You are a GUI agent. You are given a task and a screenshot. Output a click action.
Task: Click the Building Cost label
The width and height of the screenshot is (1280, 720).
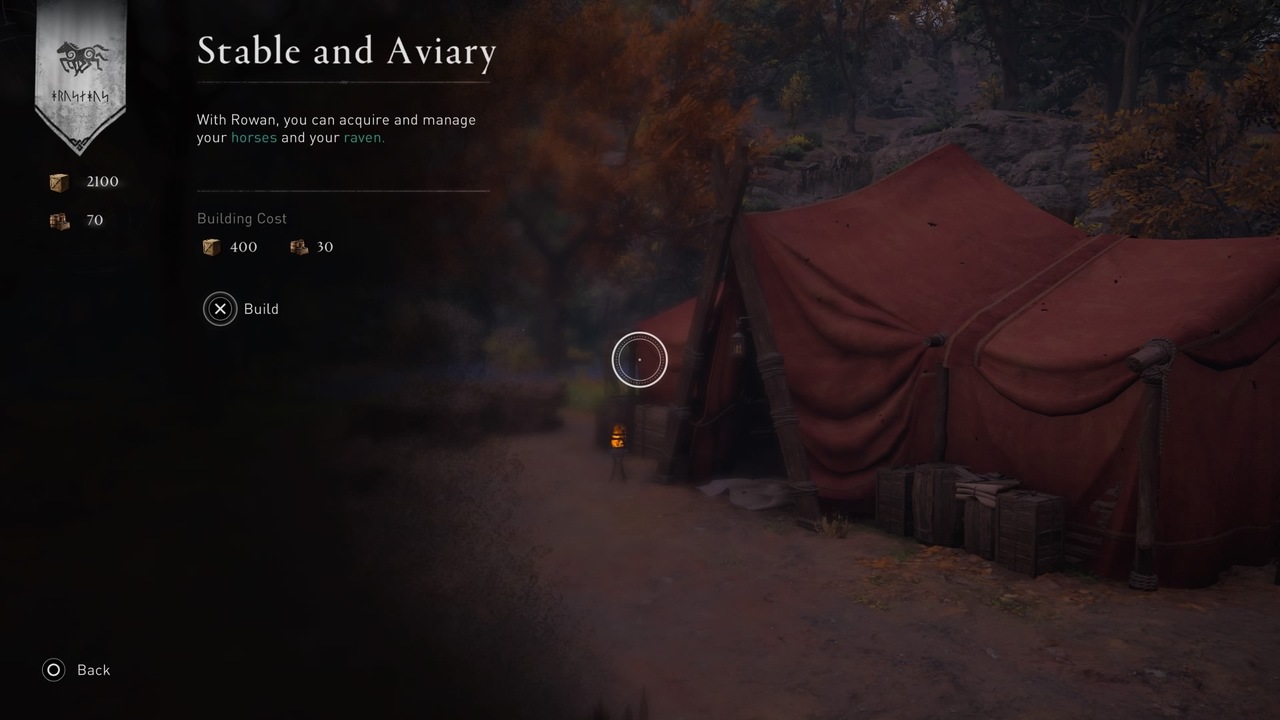pos(241,218)
